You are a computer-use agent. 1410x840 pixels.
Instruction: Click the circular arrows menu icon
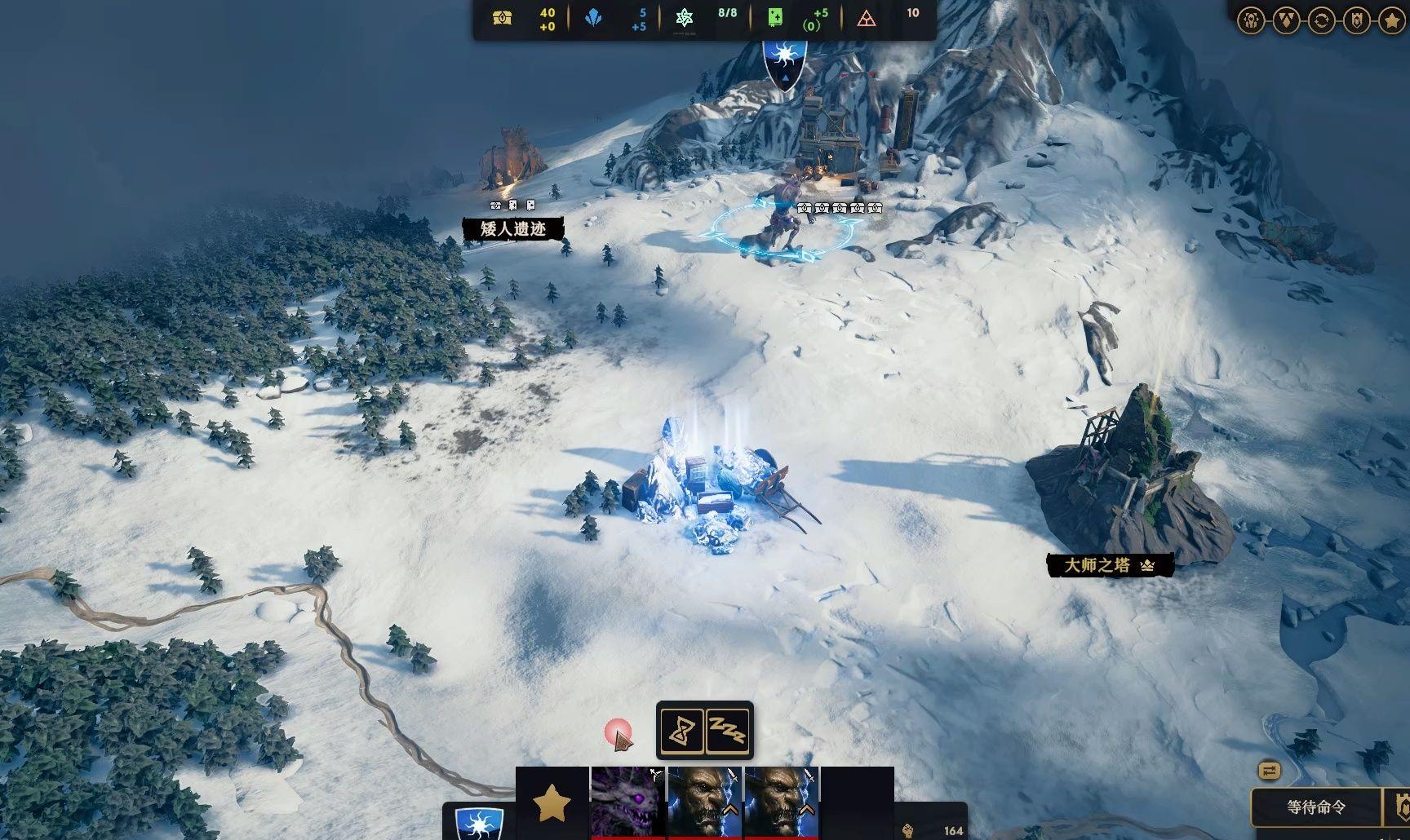1321,20
